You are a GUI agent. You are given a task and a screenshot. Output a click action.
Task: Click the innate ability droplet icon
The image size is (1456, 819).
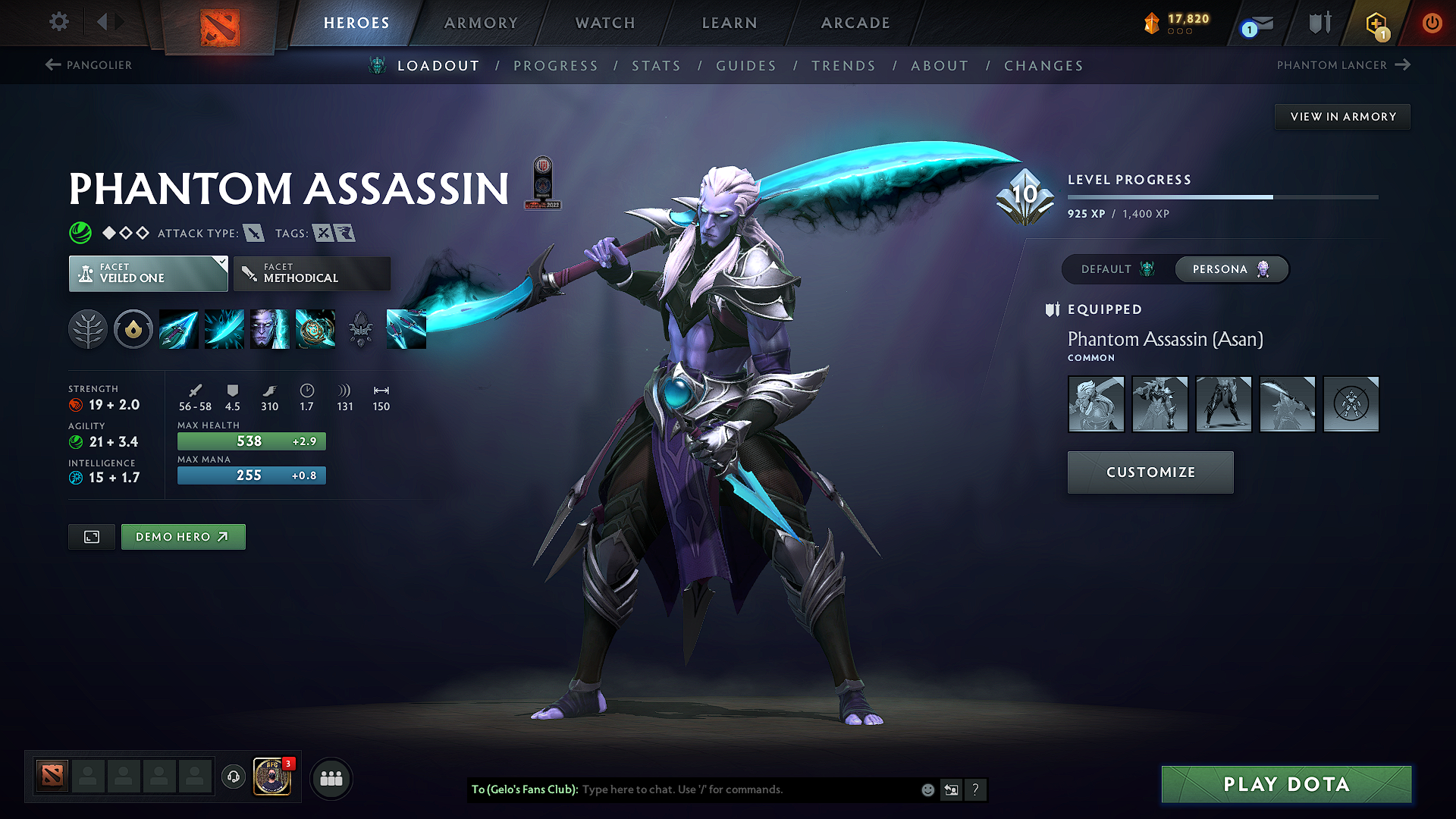click(133, 329)
